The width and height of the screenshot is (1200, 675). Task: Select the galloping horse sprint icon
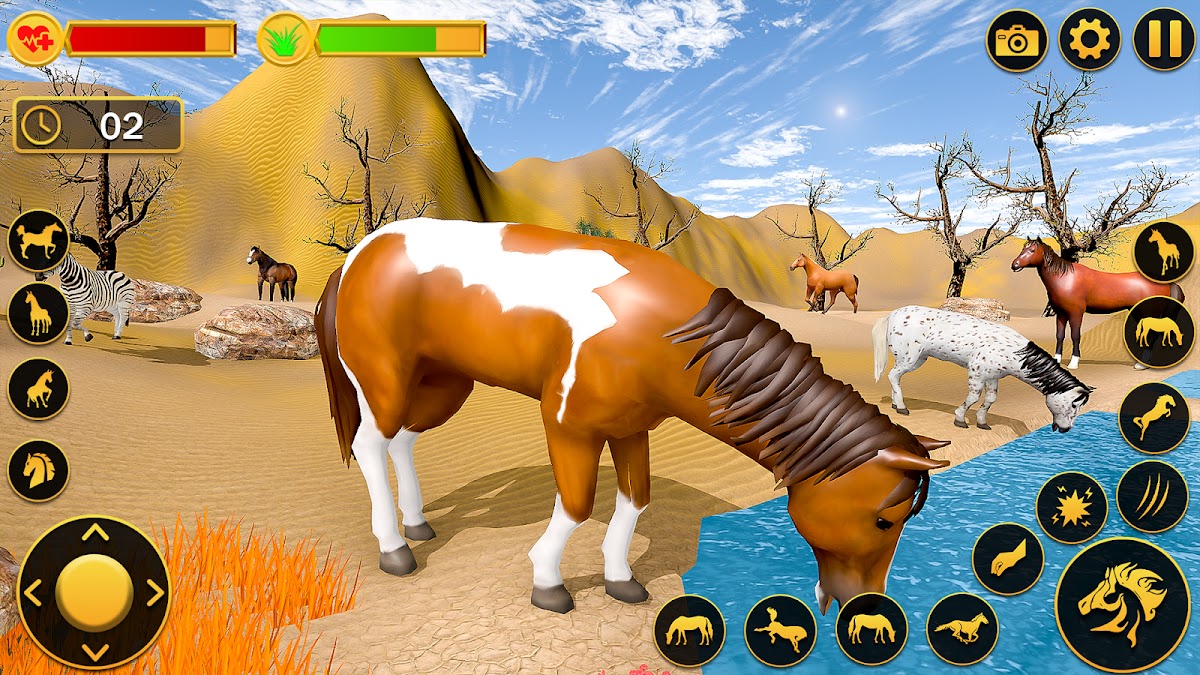click(962, 629)
